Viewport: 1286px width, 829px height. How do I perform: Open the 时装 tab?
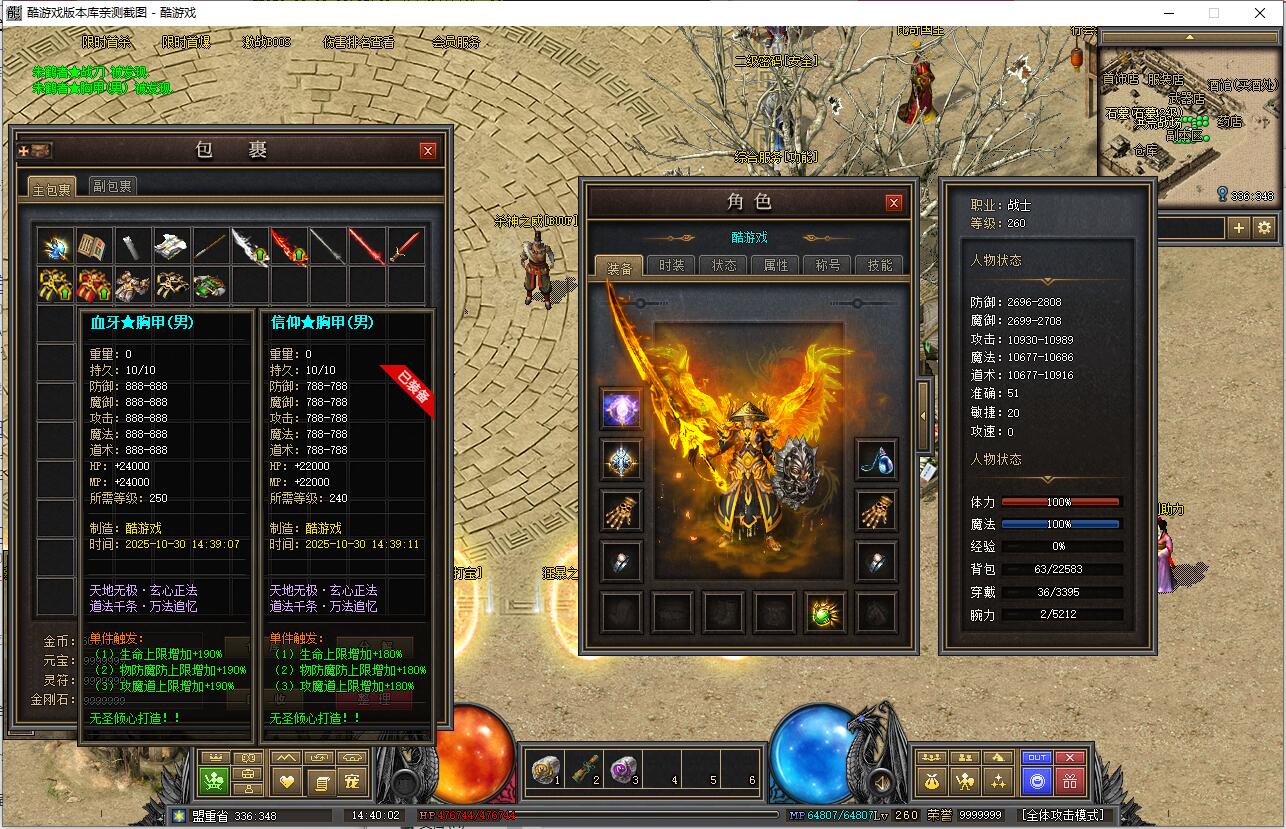tap(672, 266)
